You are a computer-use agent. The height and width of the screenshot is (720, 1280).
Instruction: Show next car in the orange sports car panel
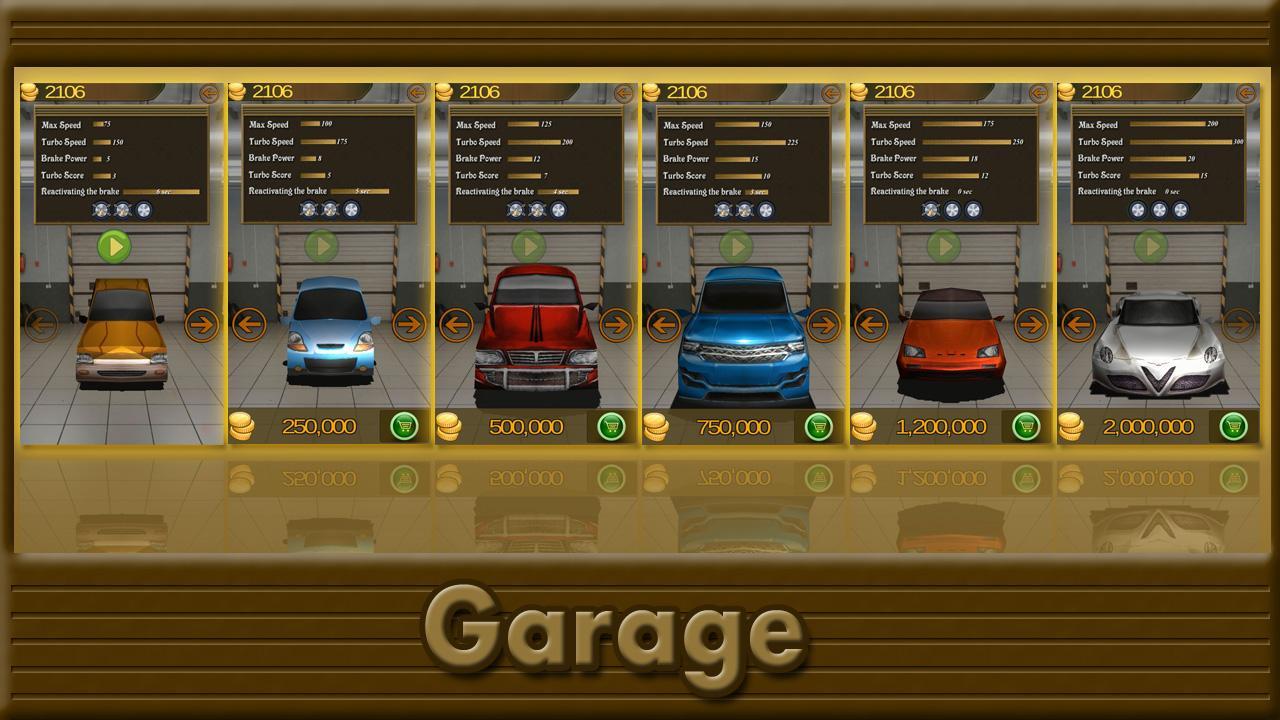[1030, 324]
